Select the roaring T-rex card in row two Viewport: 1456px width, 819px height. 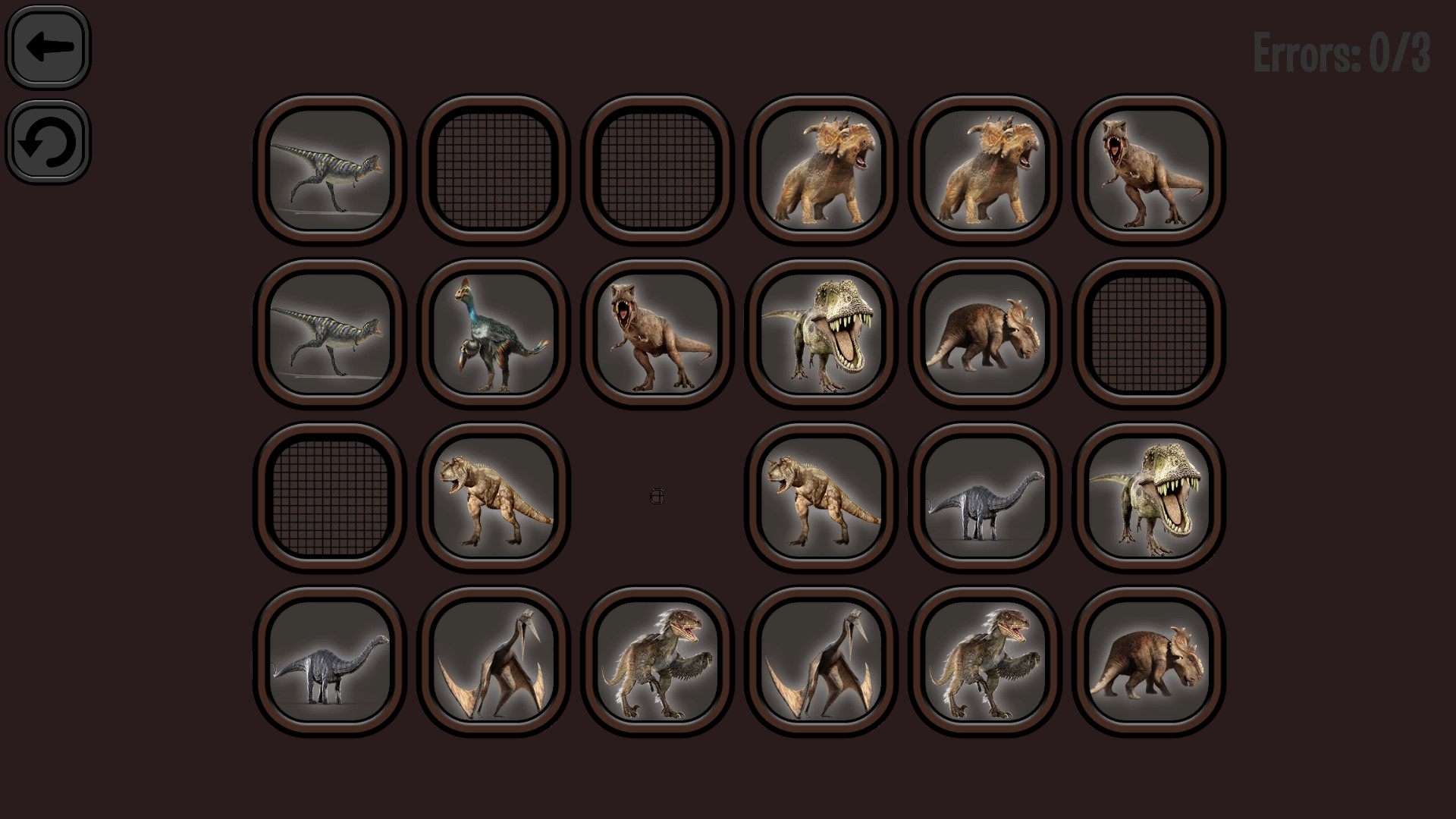click(657, 334)
